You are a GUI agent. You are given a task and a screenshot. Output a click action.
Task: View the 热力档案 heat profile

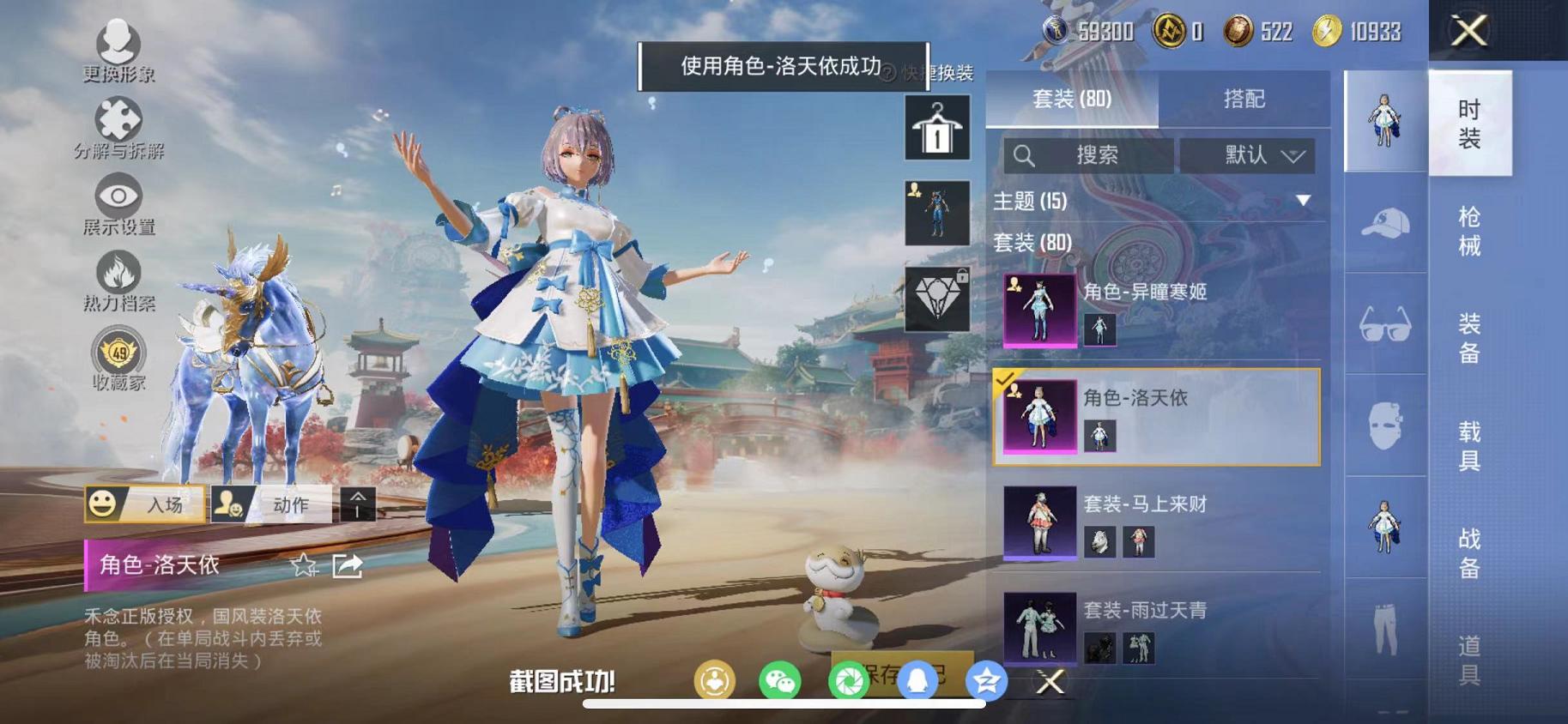click(x=118, y=276)
